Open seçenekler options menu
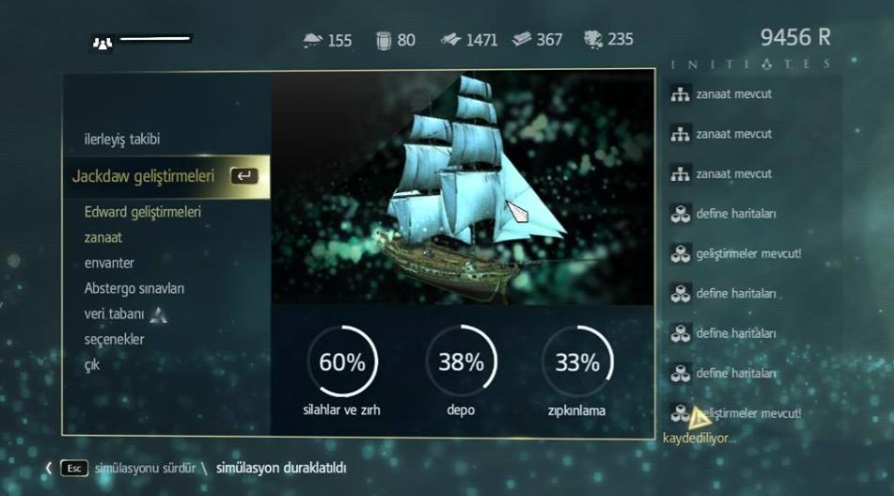The width and height of the screenshot is (894, 496). [114, 339]
